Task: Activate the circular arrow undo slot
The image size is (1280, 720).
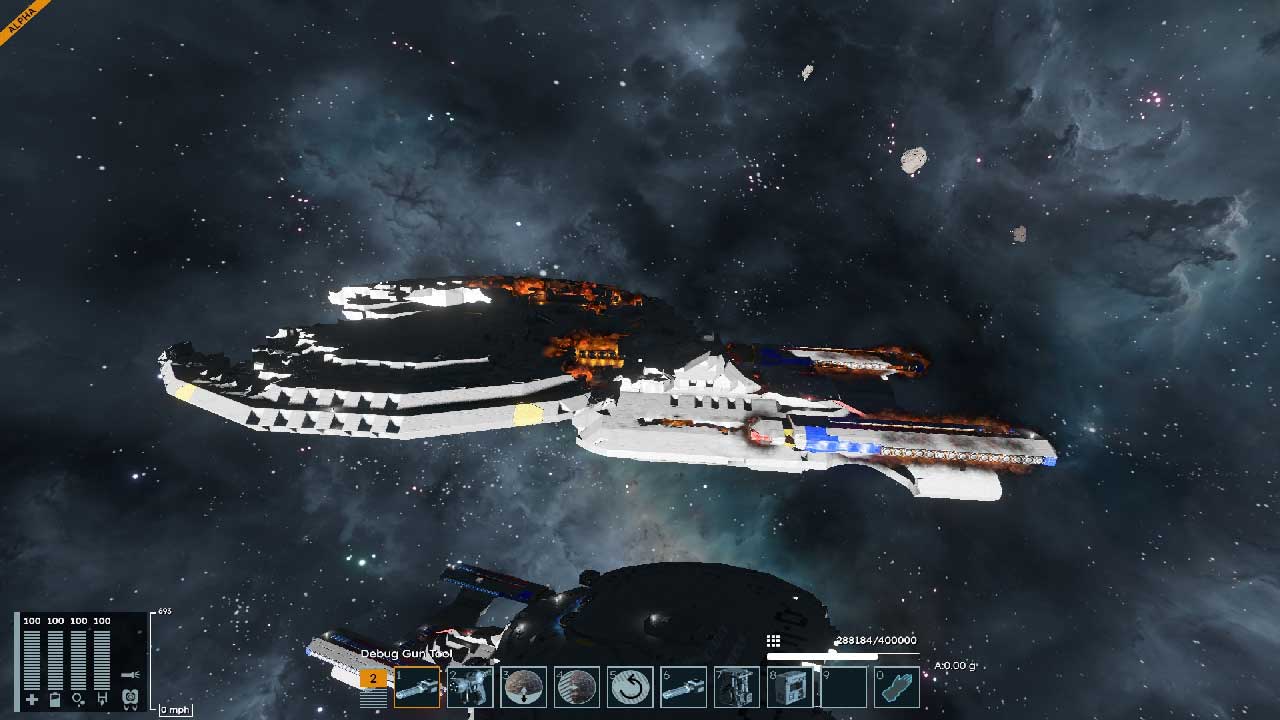Action: (x=630, y=687)
